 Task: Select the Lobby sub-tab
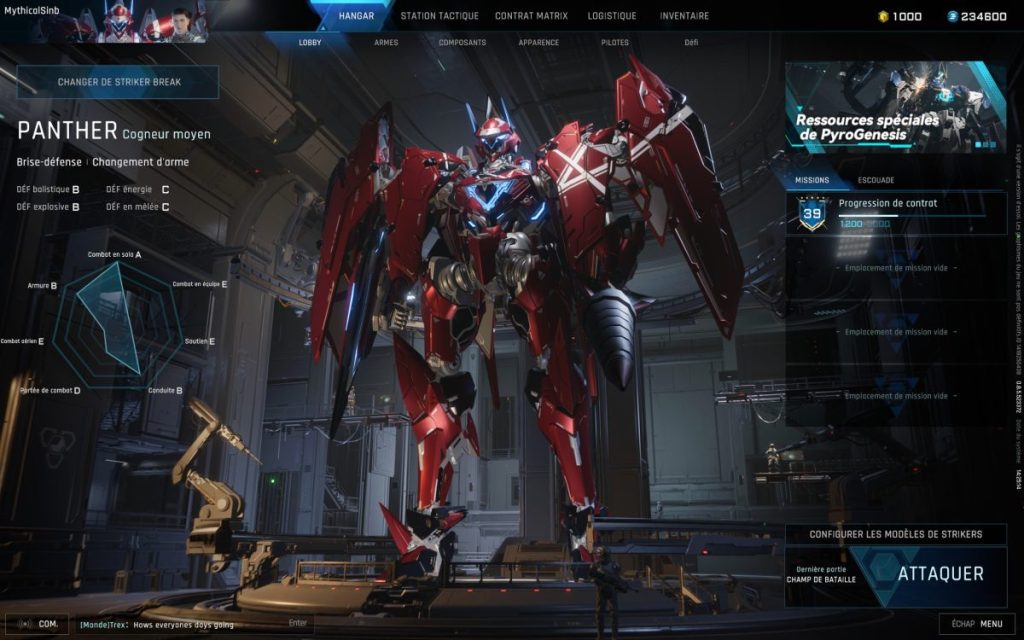[310, 43]
